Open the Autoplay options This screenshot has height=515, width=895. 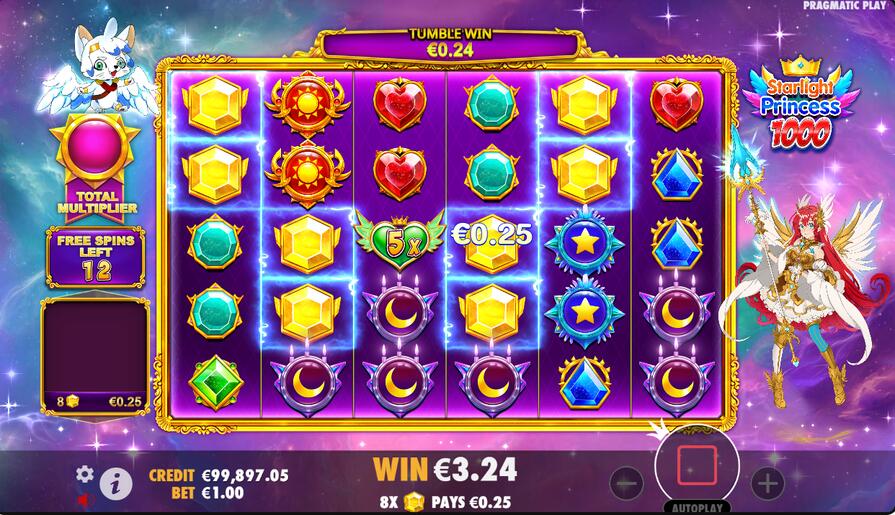coord(697,507)
